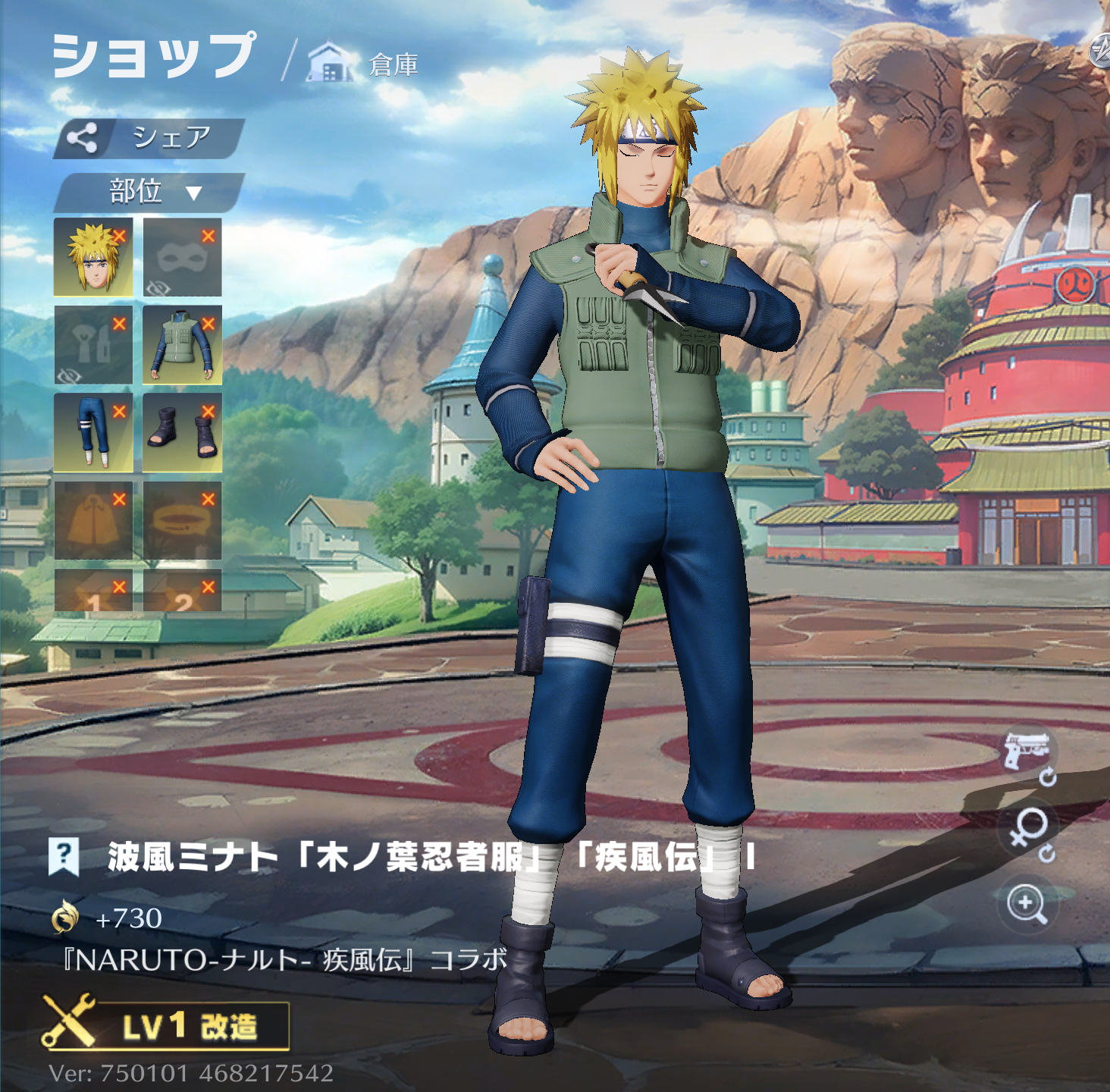Select the empty mask slot
Image resolution: width=1110 pixels, height=1092 pixels.
coord(182,257)
